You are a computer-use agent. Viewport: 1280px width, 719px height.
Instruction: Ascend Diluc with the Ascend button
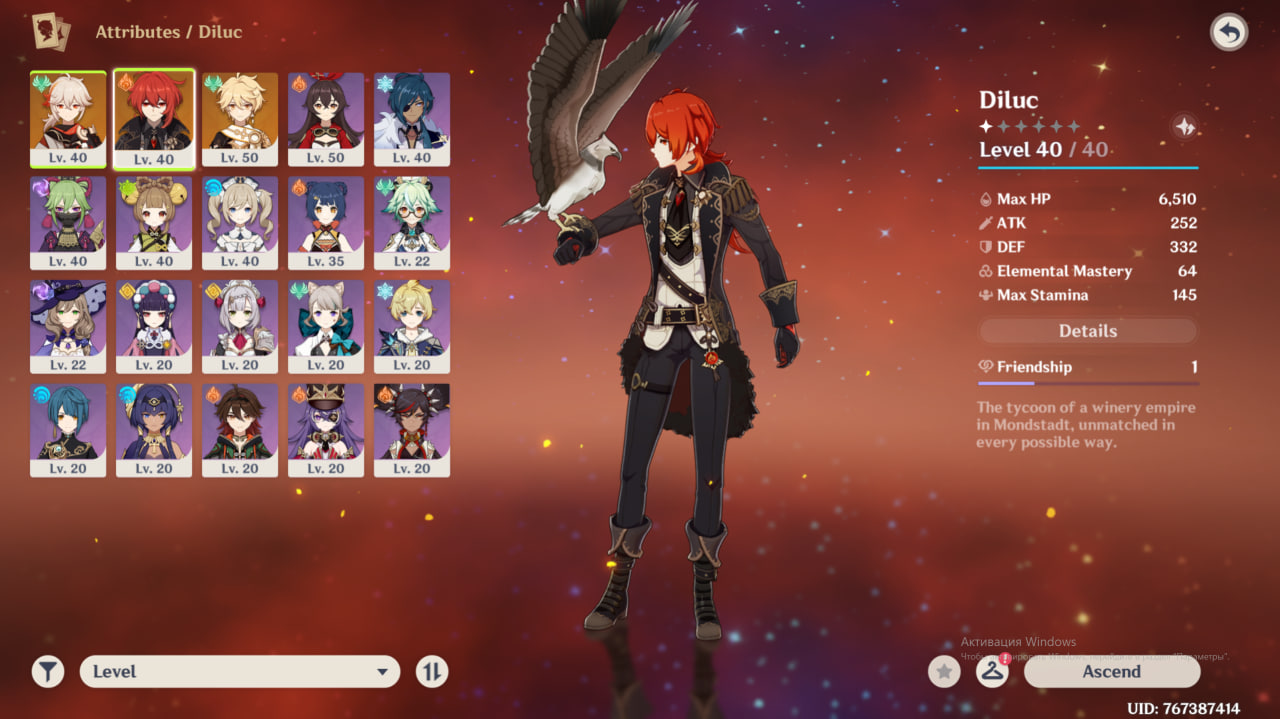(x=1111, y=672)
